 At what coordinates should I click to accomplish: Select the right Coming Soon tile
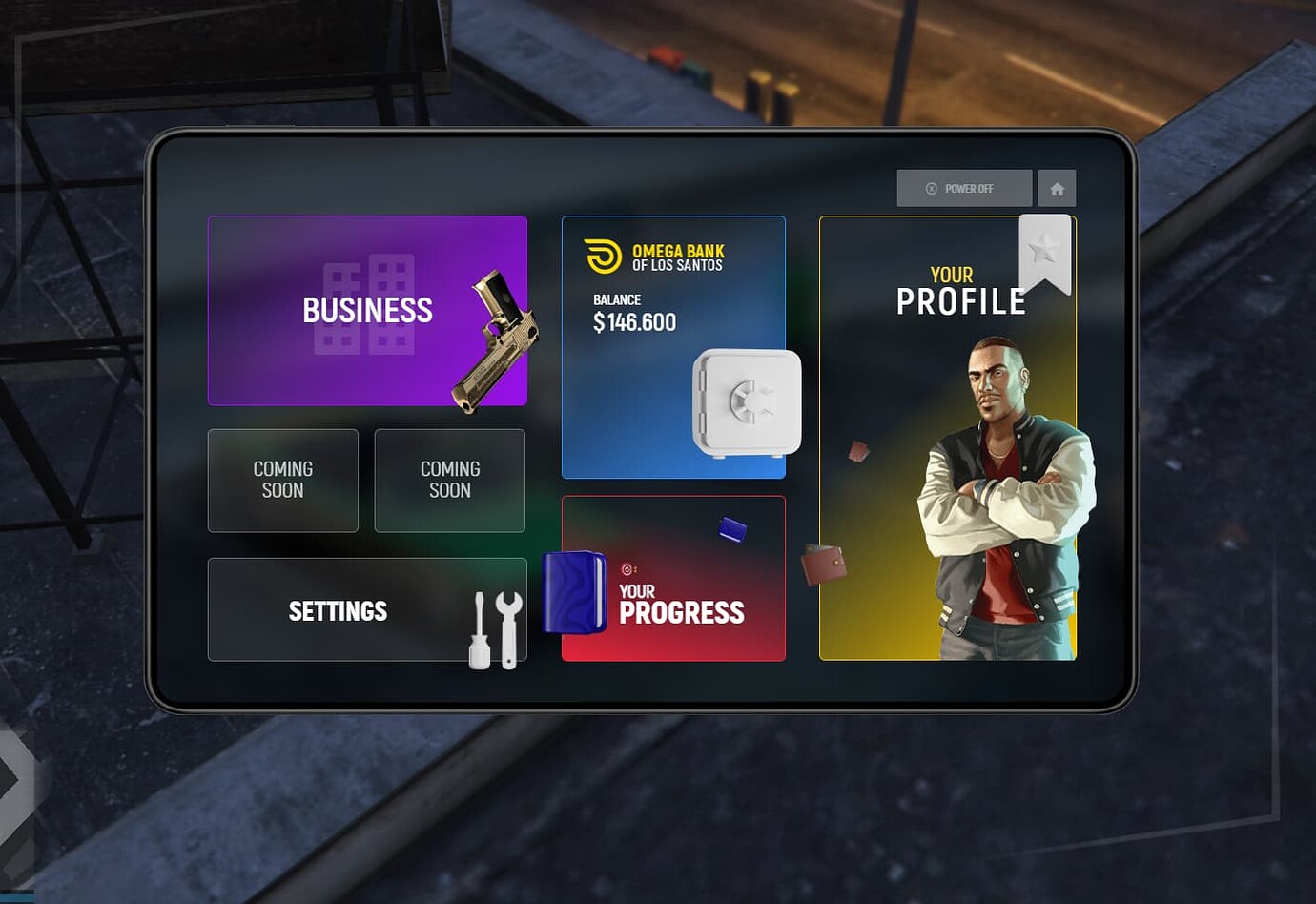pyautogui.click(x=449, y=481)
